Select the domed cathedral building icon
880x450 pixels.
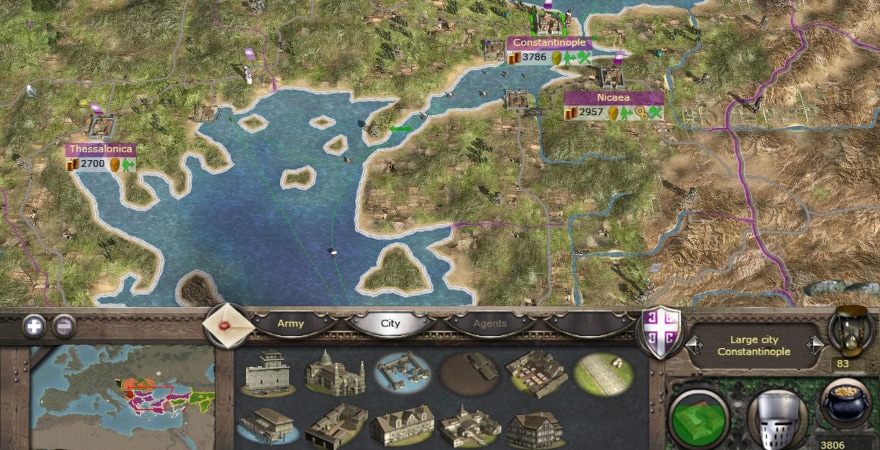click(334, 373)
